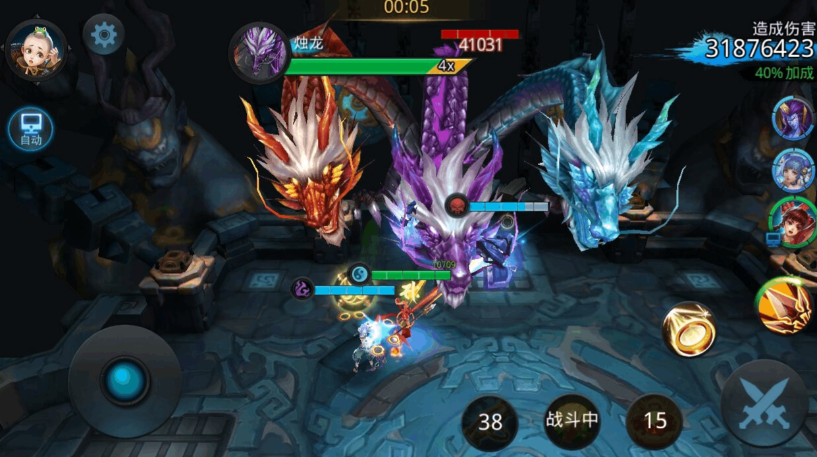Tap the 战斗中 status button
This screenshot has height=457, width=817.
pyautogui.click(x=572, y=420)
